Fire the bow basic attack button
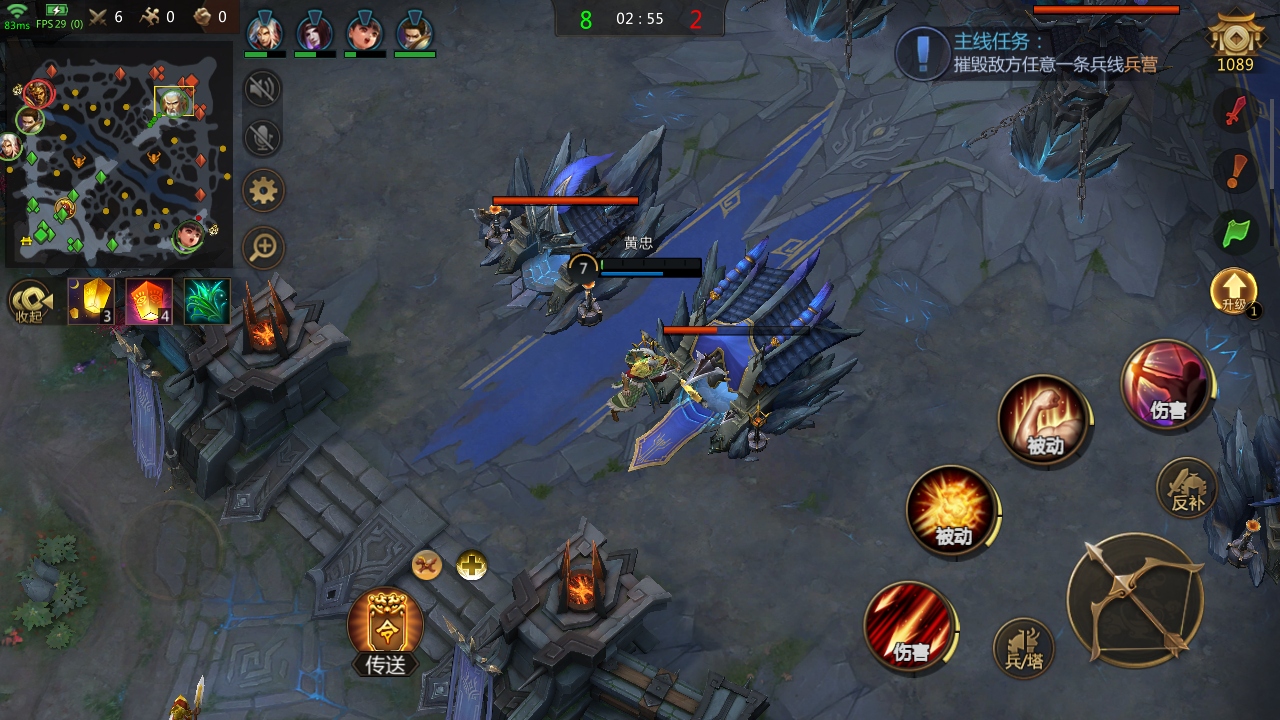Image resolution: width=1280 pixels, height=720 pixels. pyautogui.click(x=1135, y=600)
